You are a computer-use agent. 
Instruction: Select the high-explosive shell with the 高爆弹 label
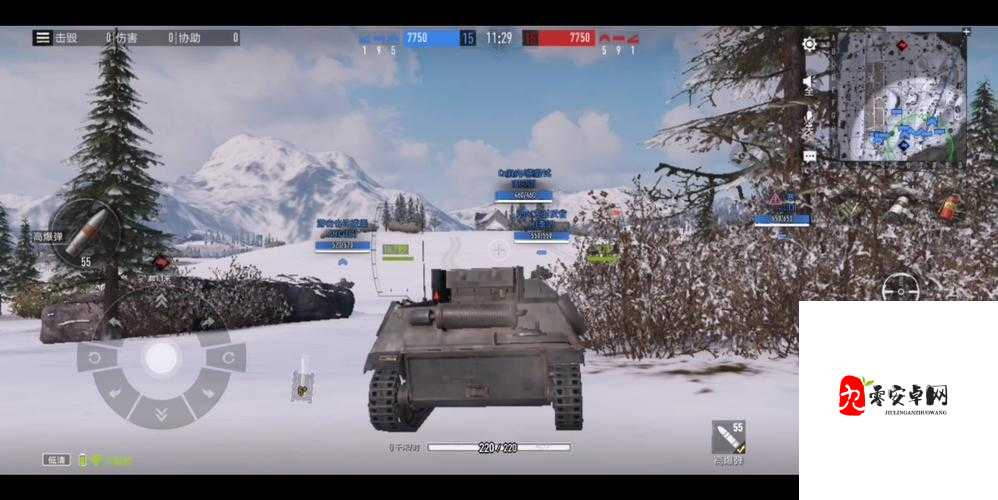tap(84, 233)
